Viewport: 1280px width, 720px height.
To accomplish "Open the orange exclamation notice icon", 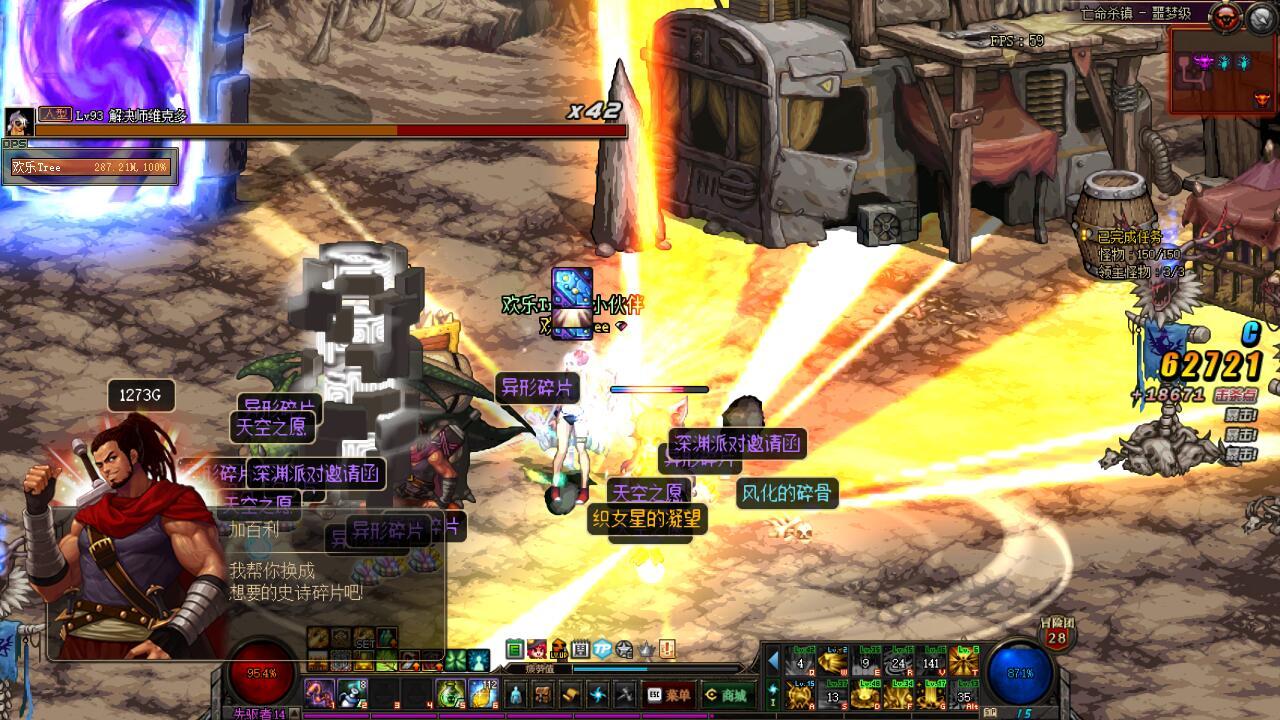I will click(666, 649).
